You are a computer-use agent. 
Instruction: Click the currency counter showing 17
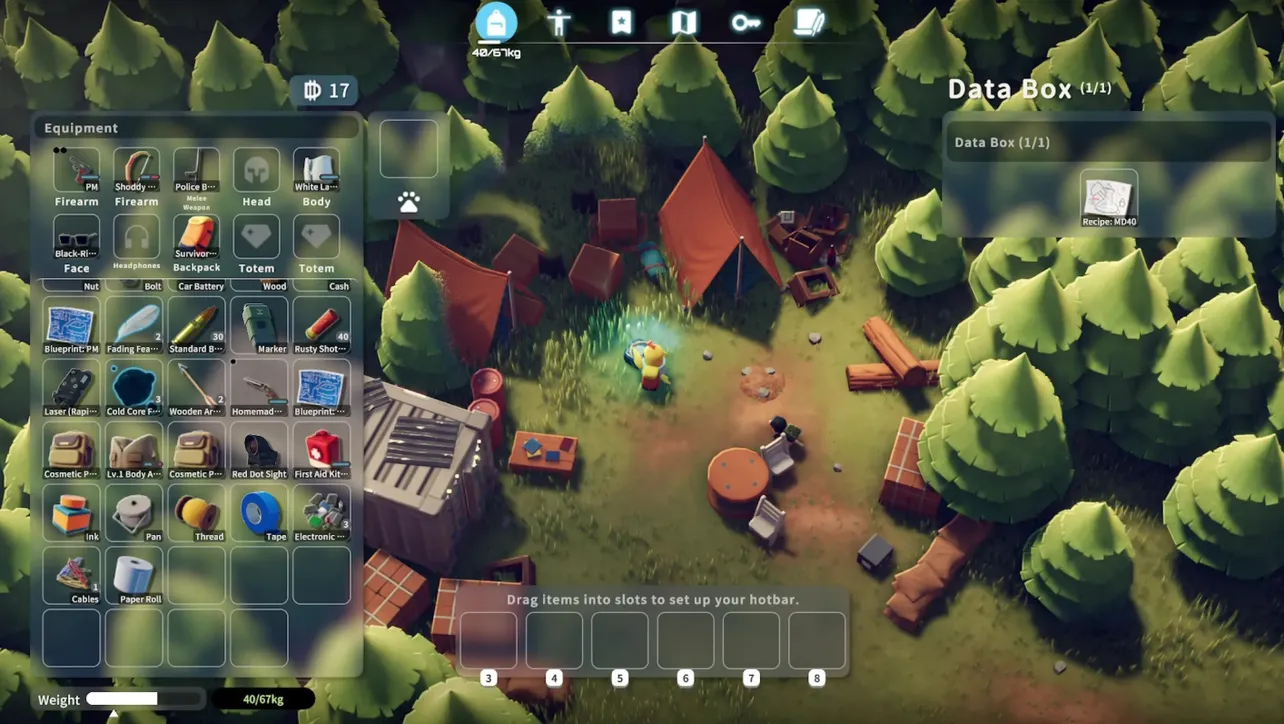pos(326,90)
